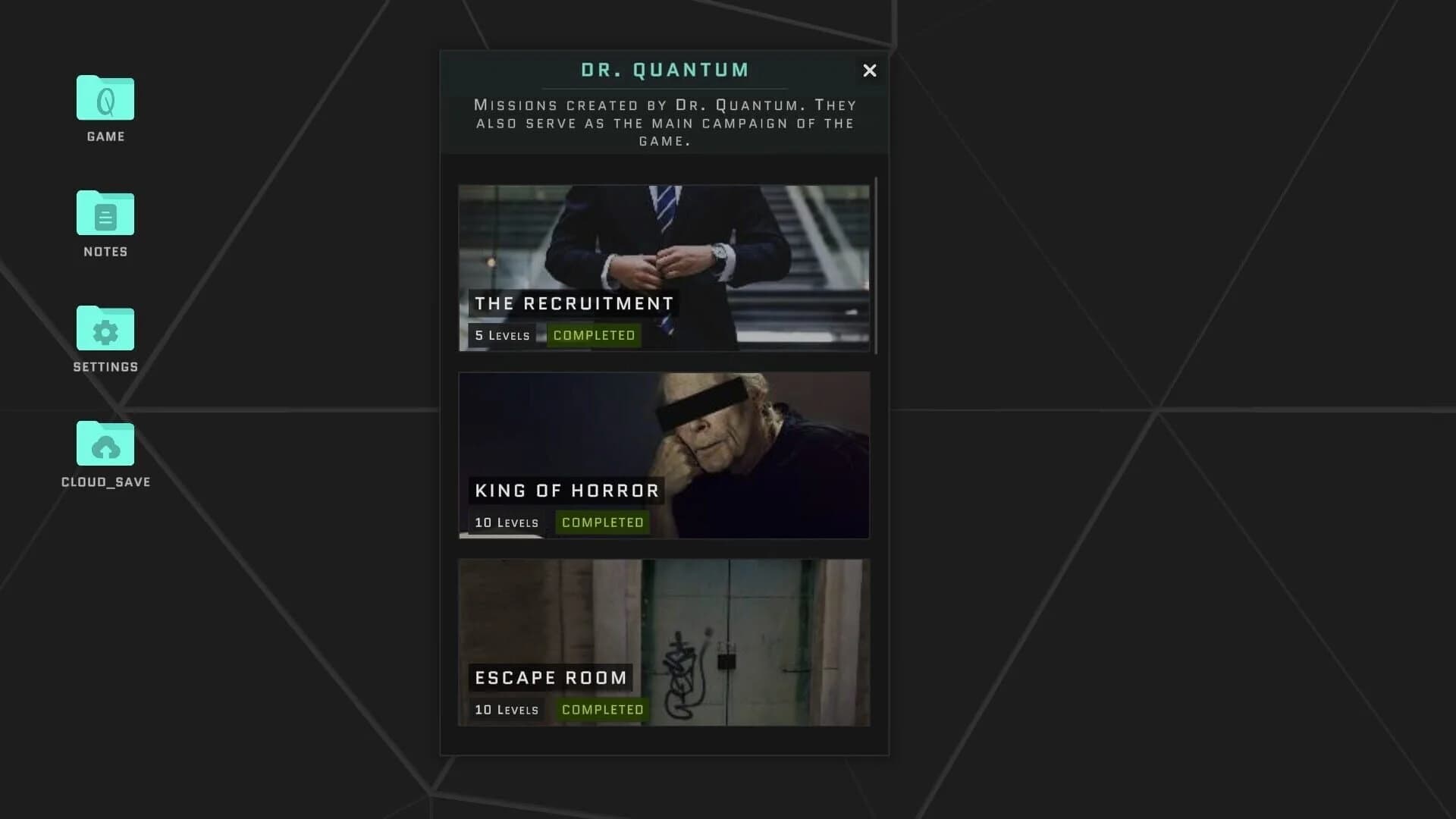
Task: Close the DR. QUANTUM missions panel
Action: point(870,71)
